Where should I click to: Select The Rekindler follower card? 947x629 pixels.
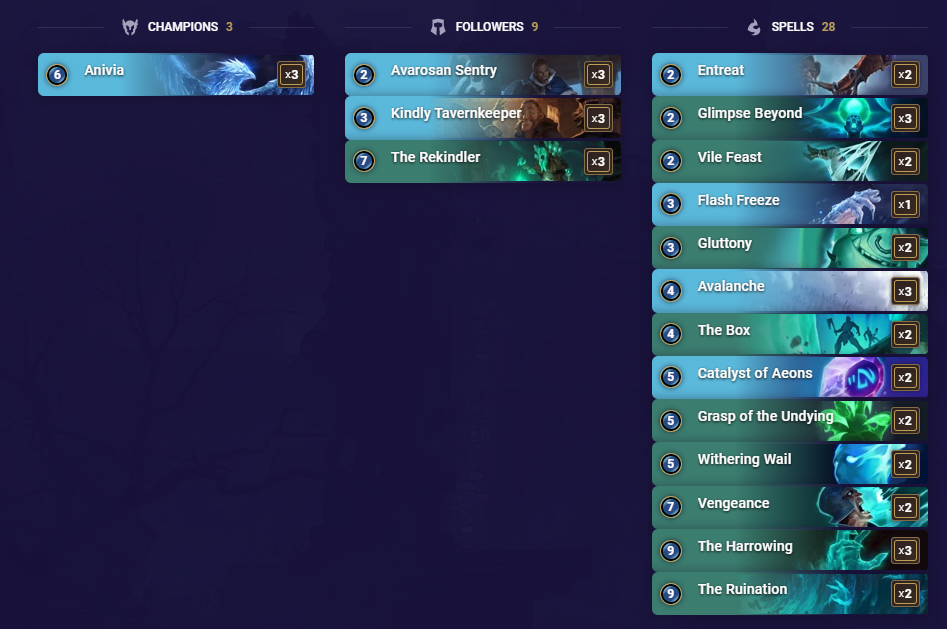[x=482, y=161]
